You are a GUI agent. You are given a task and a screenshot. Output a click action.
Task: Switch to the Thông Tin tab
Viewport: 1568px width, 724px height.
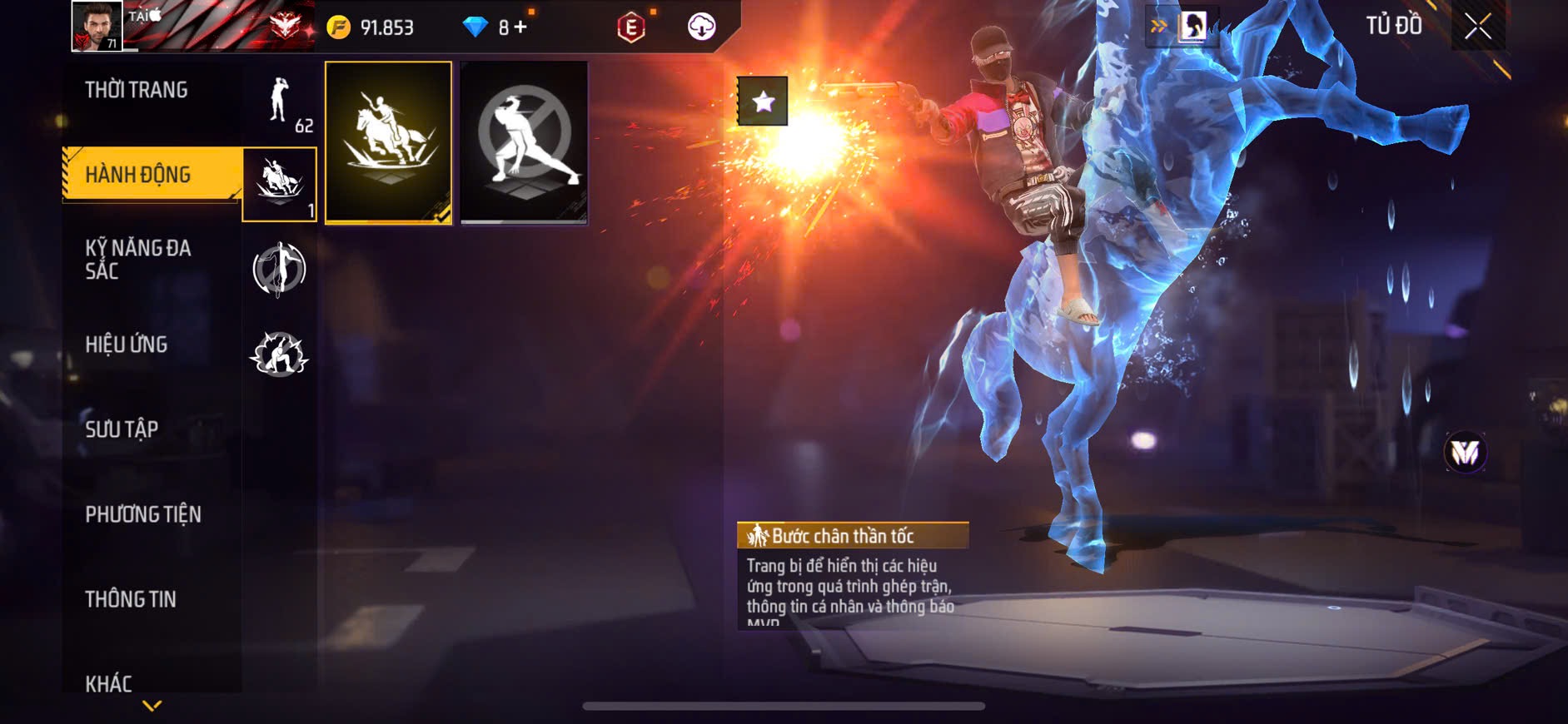[x=131, y=599]
